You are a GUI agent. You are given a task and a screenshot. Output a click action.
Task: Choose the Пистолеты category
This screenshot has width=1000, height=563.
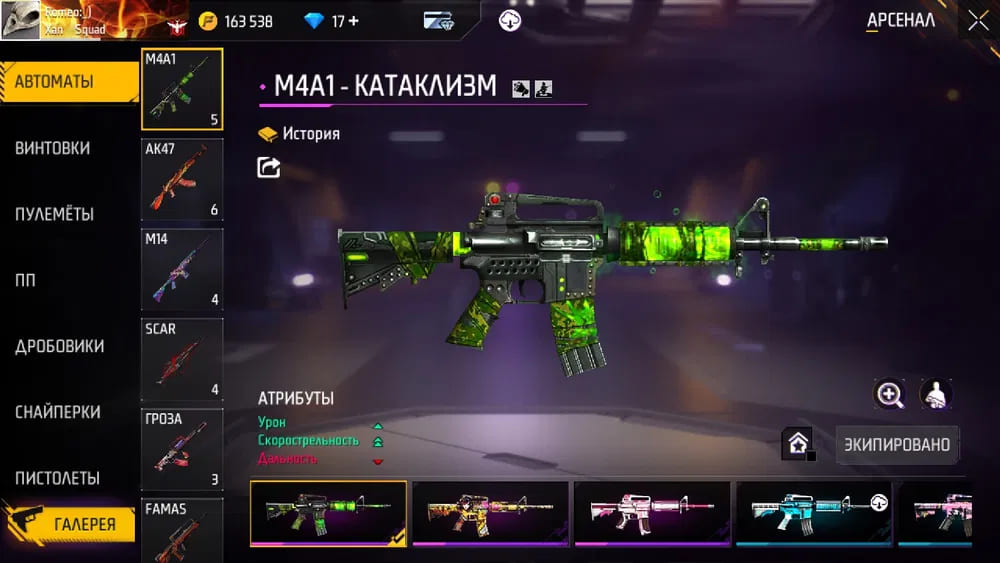58,478
